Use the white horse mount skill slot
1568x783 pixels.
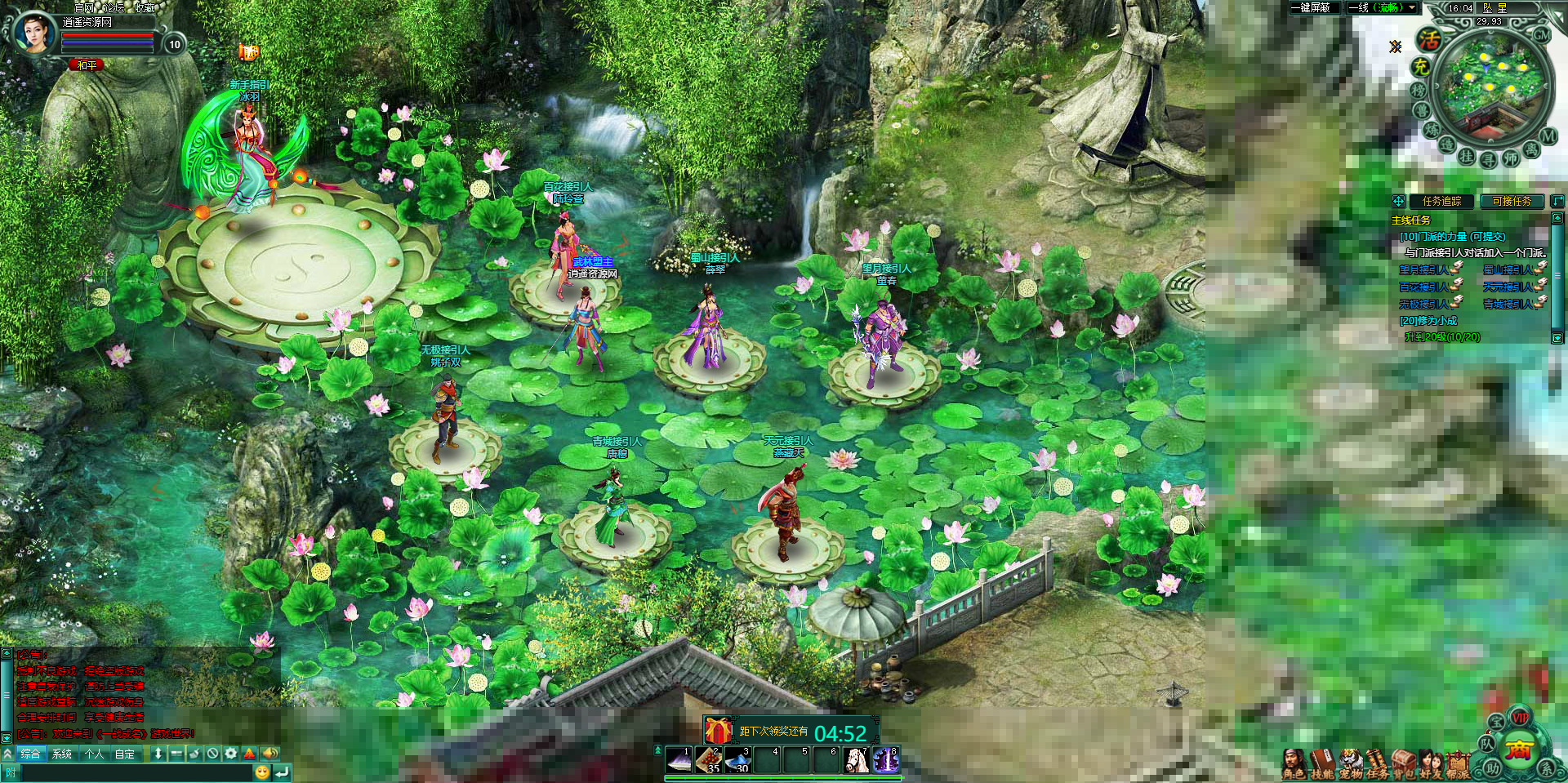856,760
